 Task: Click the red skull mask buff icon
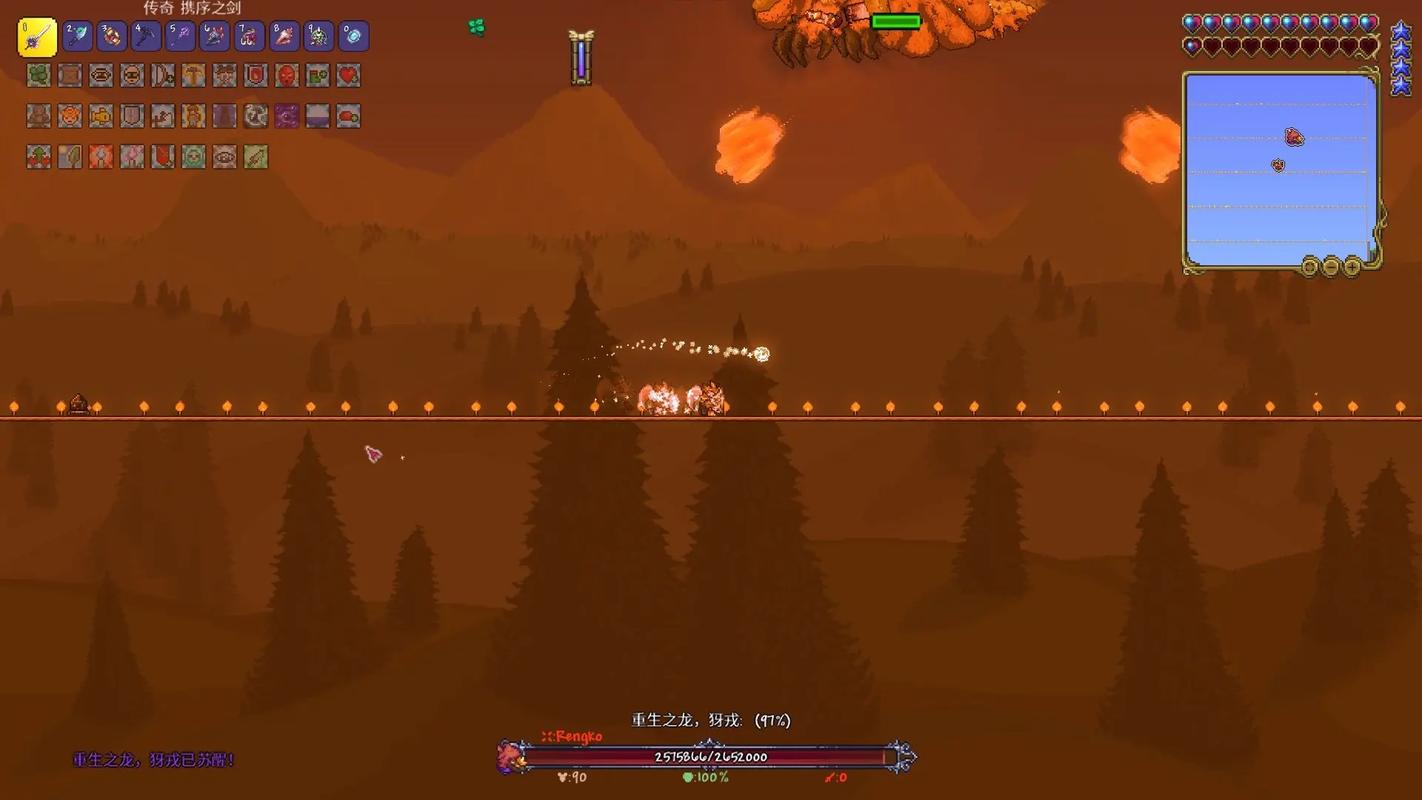tap(286, 75)
